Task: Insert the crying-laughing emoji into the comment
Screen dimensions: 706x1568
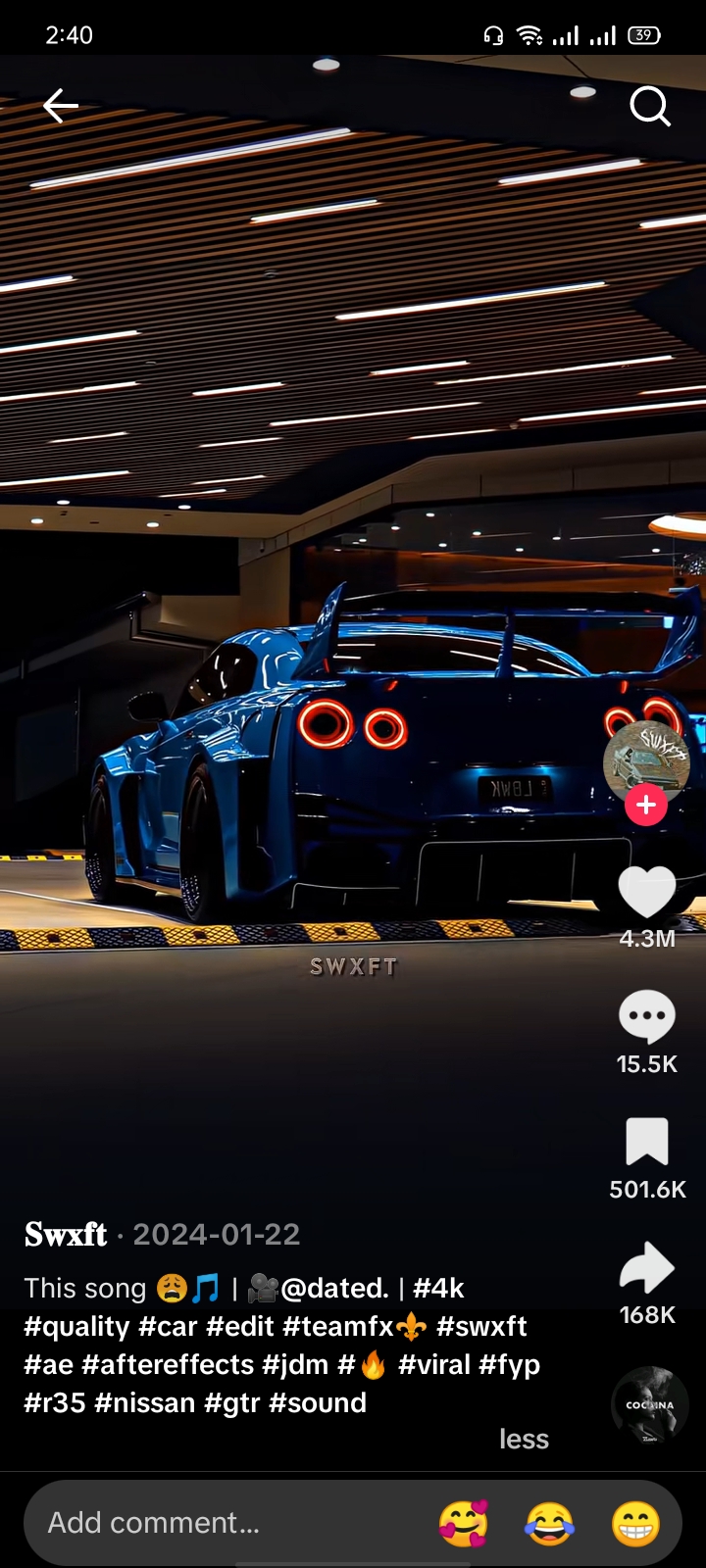Action: 550,1524
